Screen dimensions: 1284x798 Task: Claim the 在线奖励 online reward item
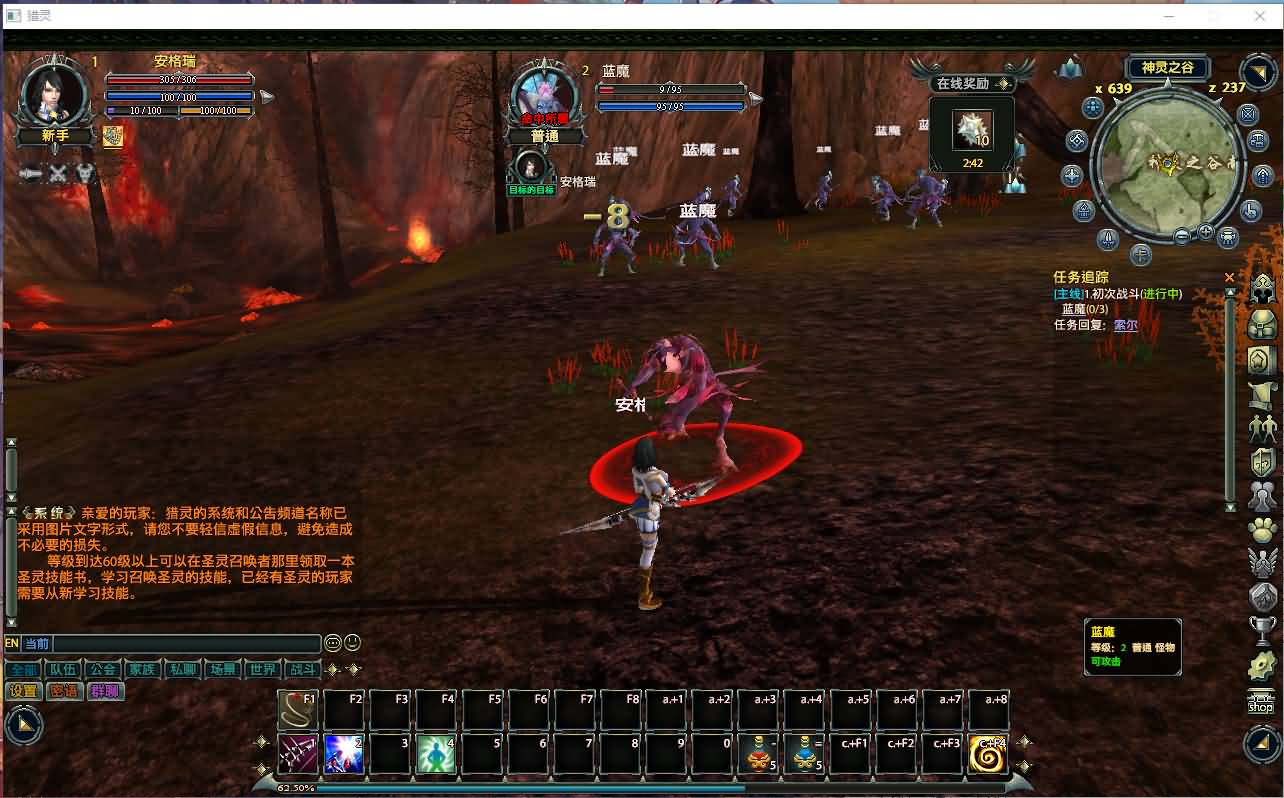[971, 130]
